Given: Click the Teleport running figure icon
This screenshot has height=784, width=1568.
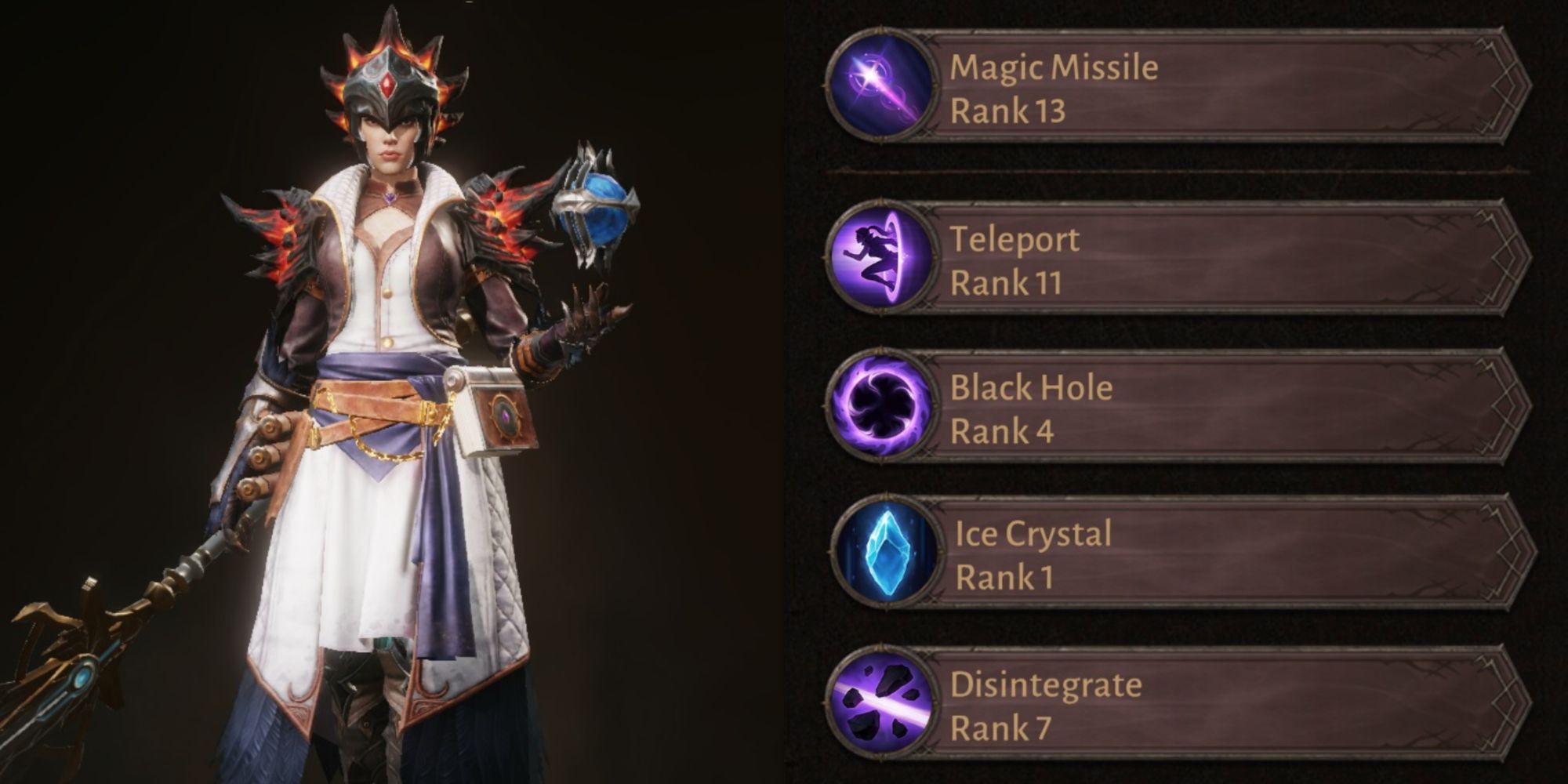Looking at the screenshot, I should tap(881, 257).
